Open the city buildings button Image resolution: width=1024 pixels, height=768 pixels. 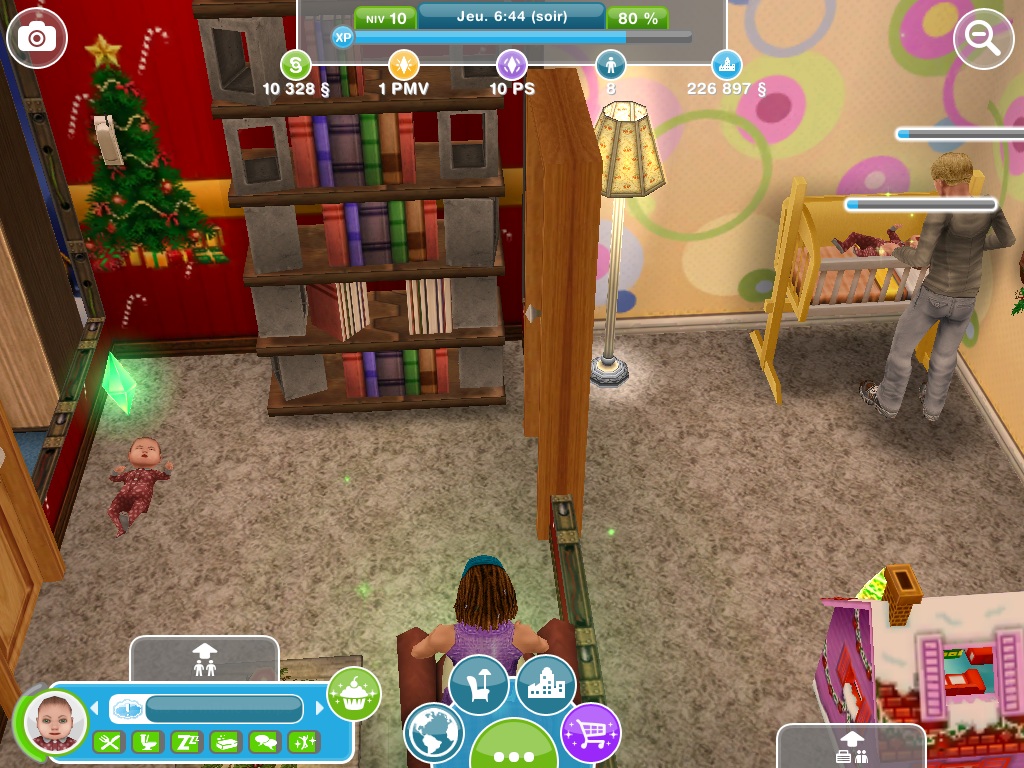click(546, 684)
